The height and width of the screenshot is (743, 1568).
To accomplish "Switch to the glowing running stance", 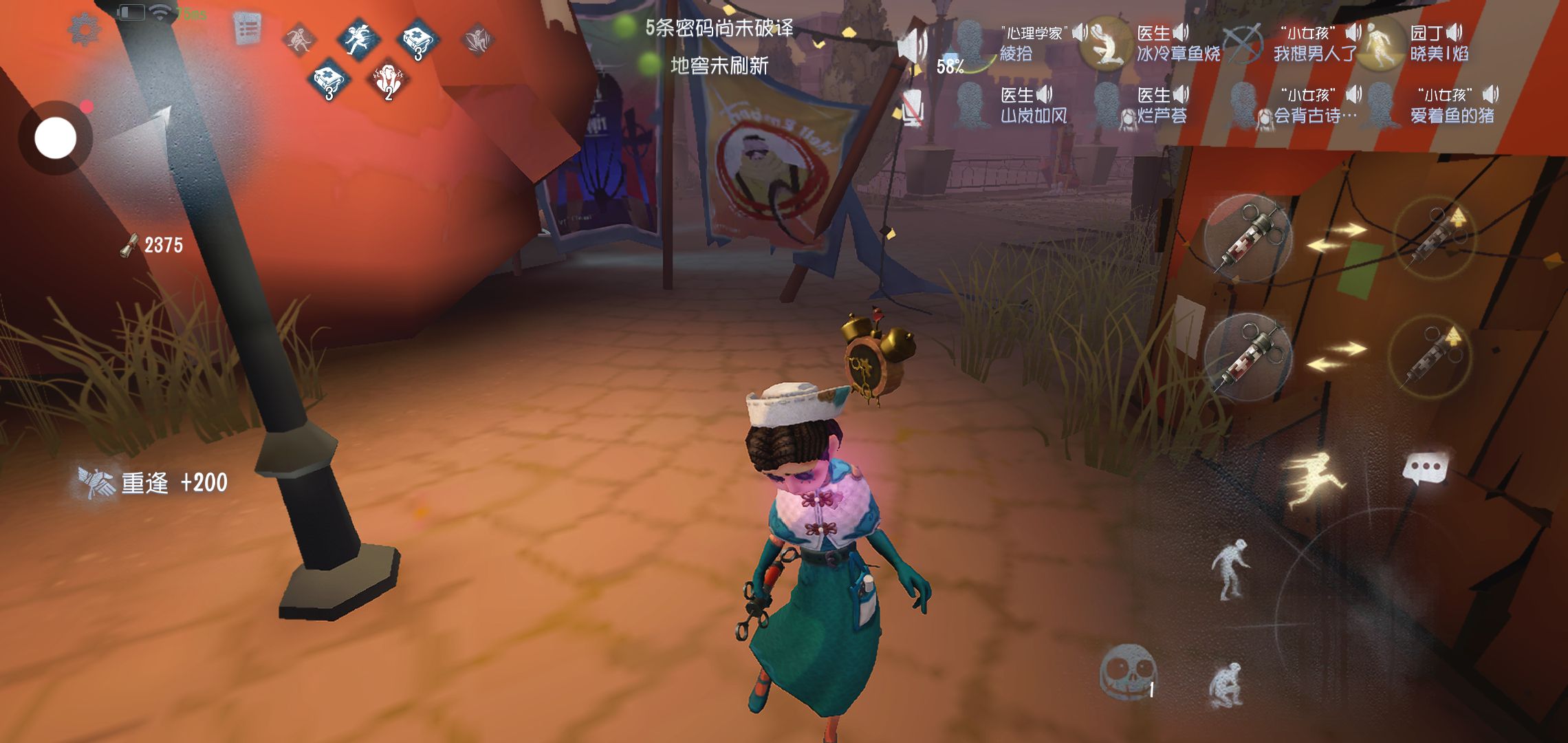I will click(x=1312, y=480).
